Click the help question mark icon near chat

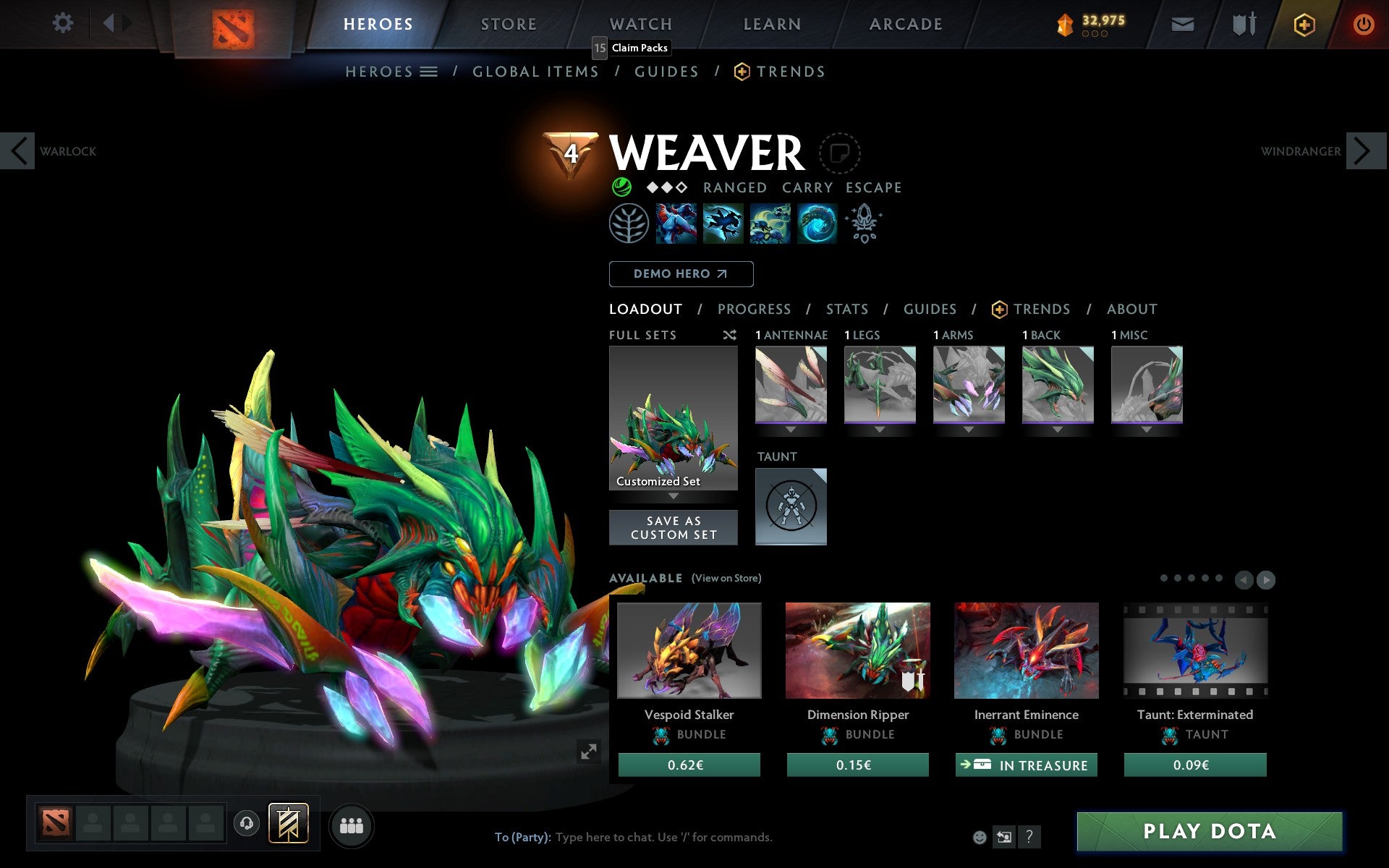pyautogui.click(x=1029, y=838)
